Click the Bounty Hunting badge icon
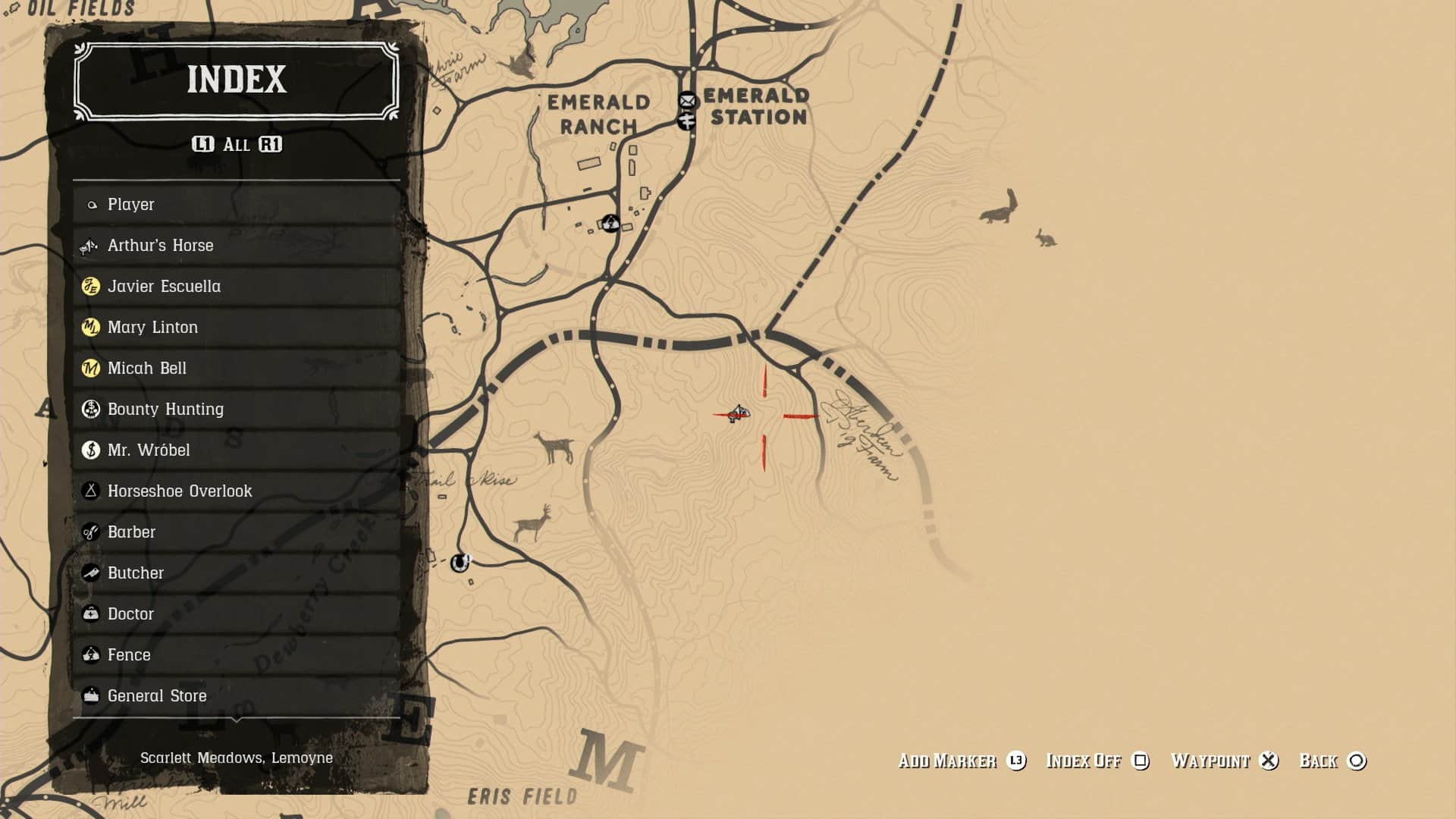The width and height of the screenshot is (1456, 819). tap(90, 409)
